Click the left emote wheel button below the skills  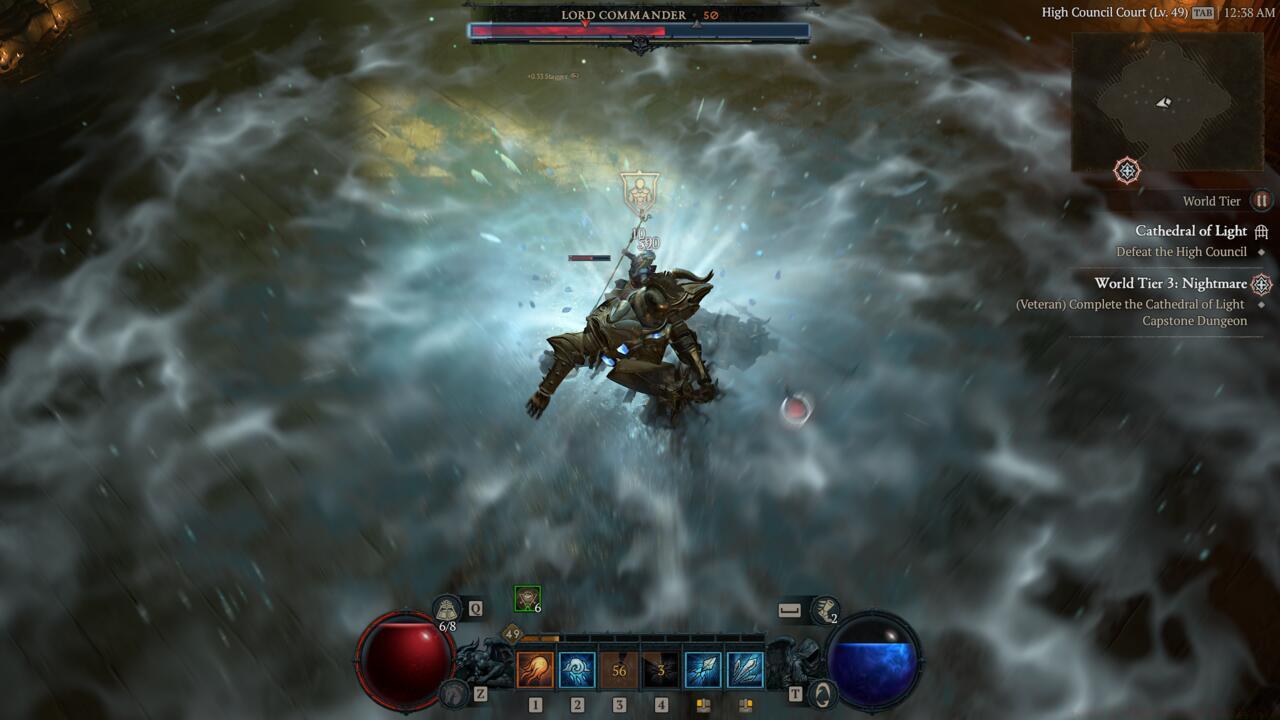coord(704,706)
